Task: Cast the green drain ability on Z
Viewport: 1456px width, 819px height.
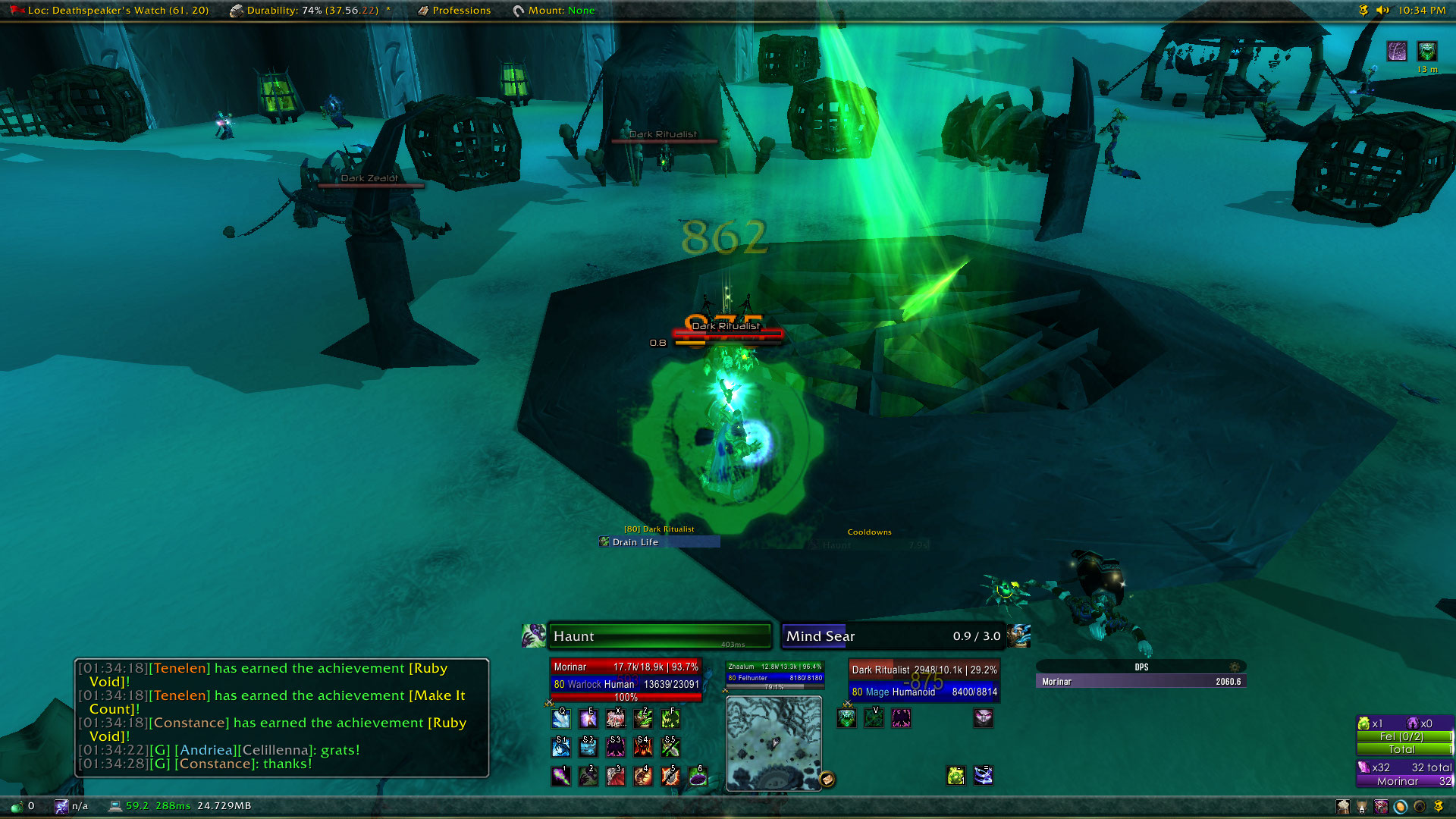Action: coord(643,718)
